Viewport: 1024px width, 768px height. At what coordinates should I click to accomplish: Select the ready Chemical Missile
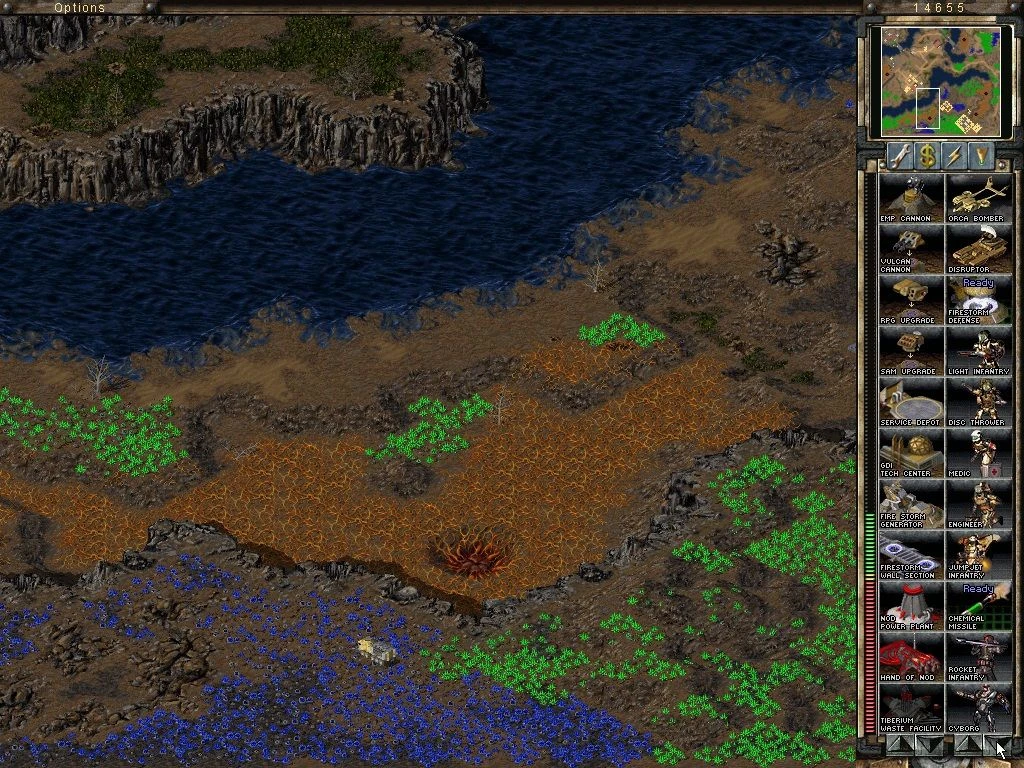tap(977, 606)
